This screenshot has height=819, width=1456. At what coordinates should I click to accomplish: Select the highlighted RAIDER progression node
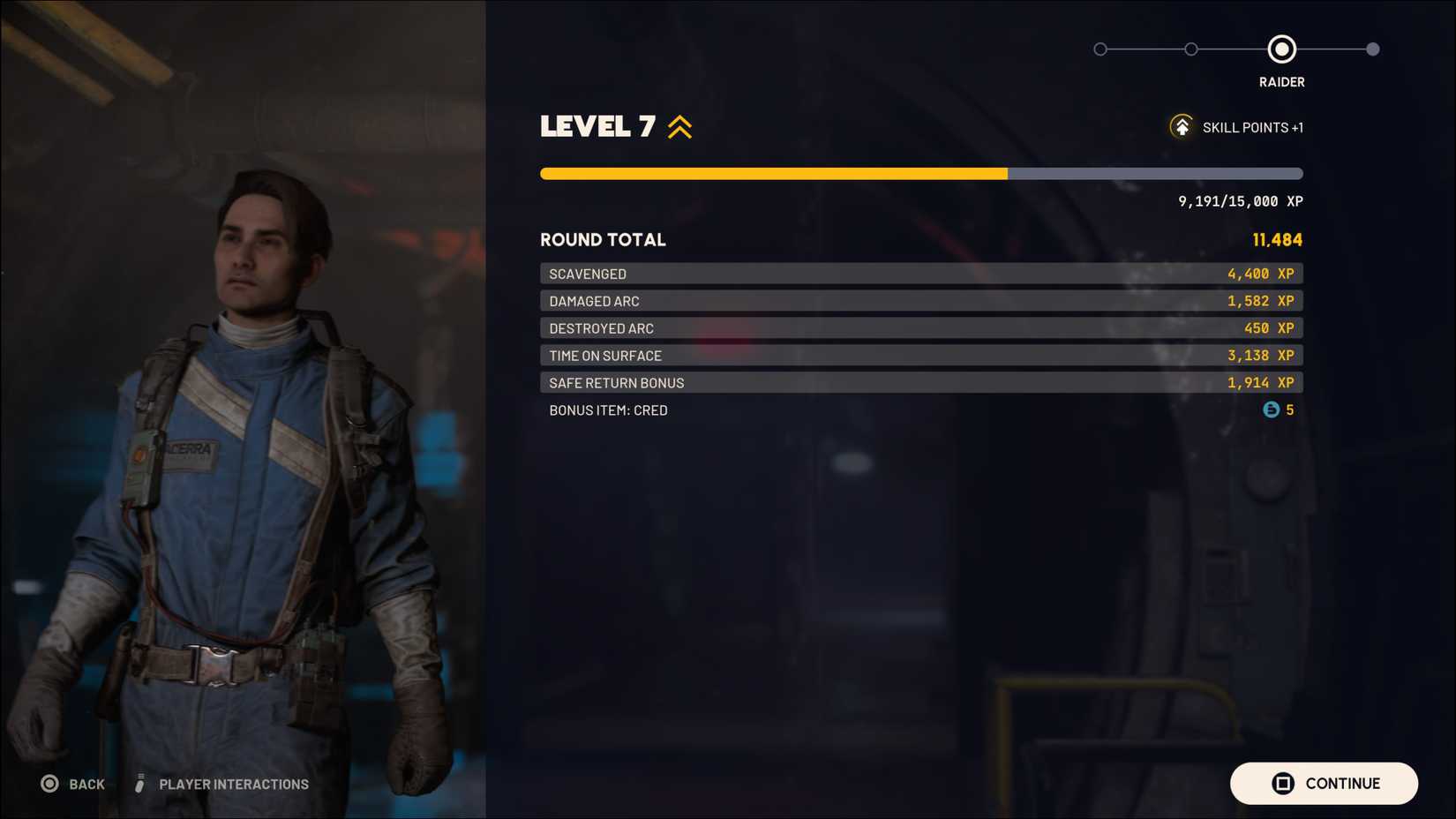[x=1281, y=49]
